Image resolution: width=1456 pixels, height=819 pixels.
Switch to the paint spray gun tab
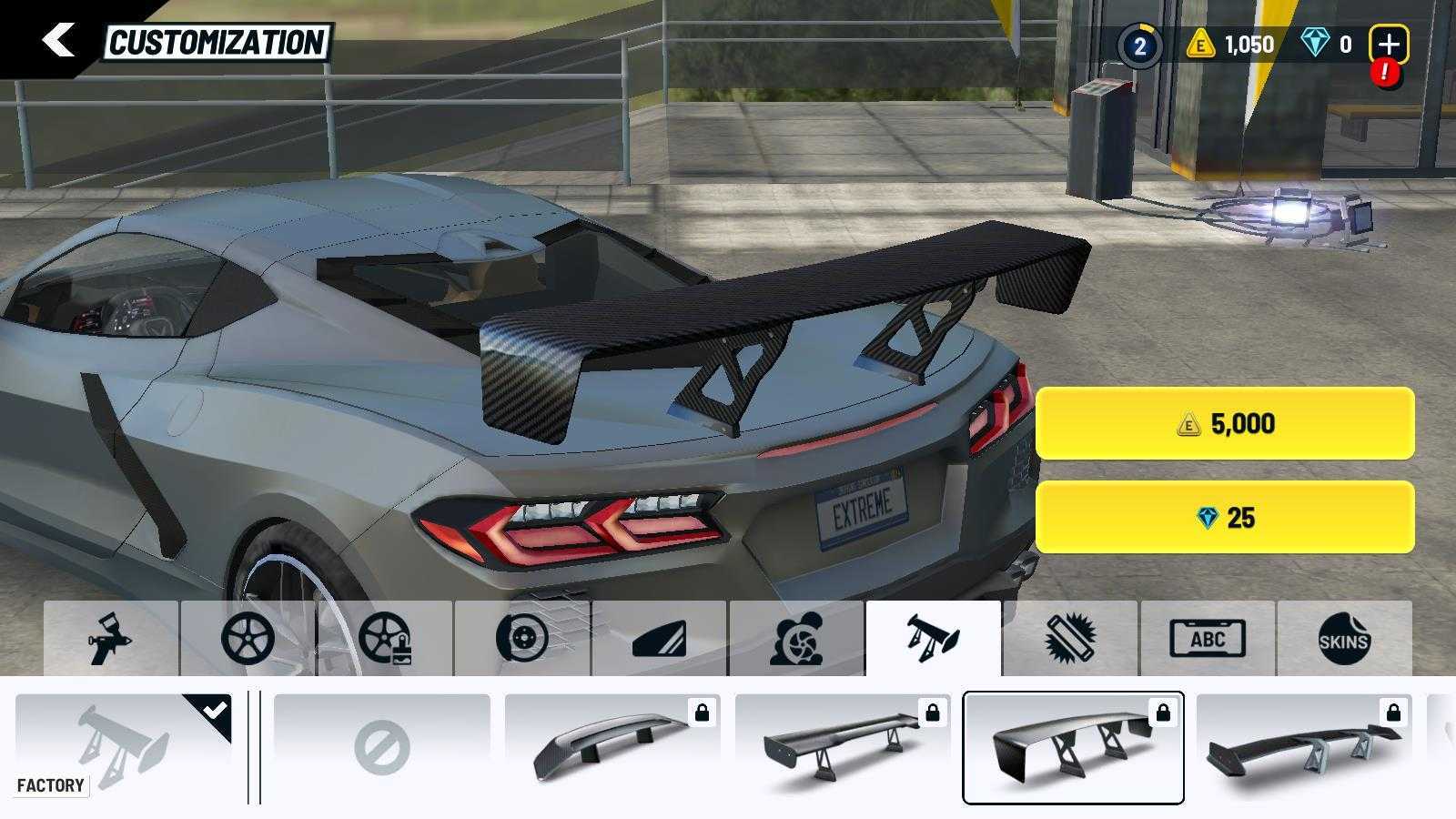(x=111, y=639)
